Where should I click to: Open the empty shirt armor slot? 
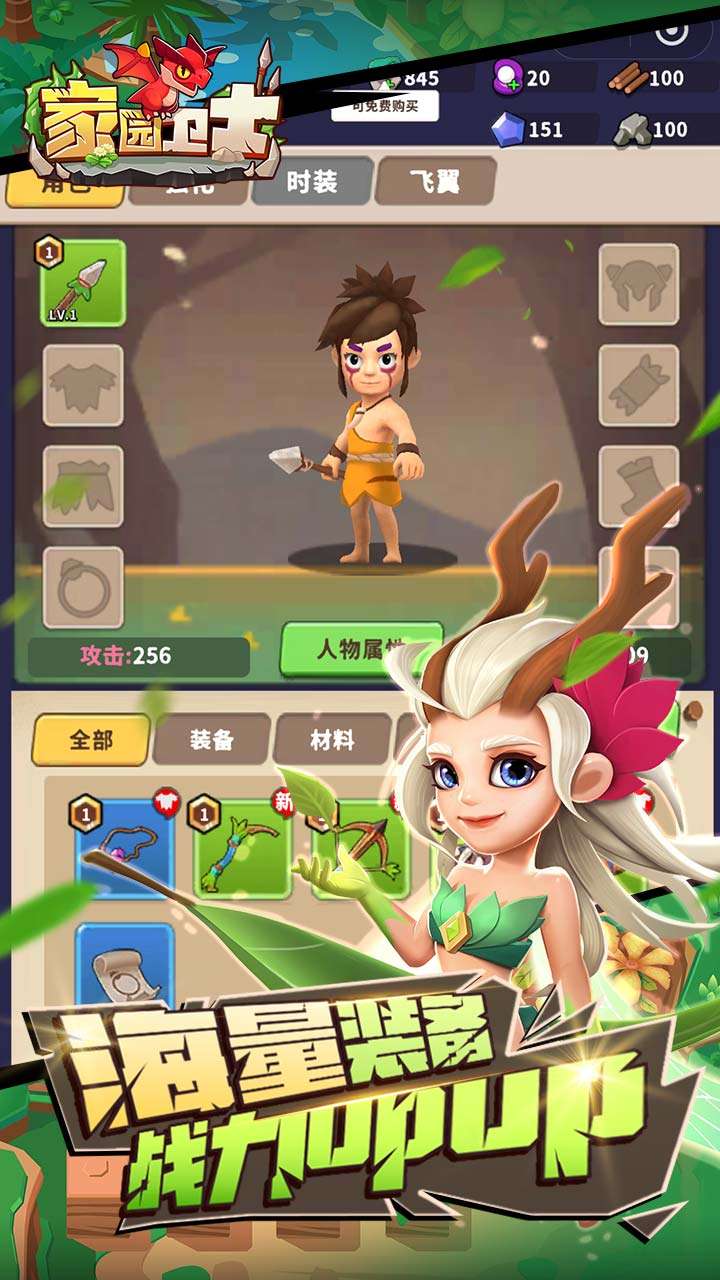[83, 385]
